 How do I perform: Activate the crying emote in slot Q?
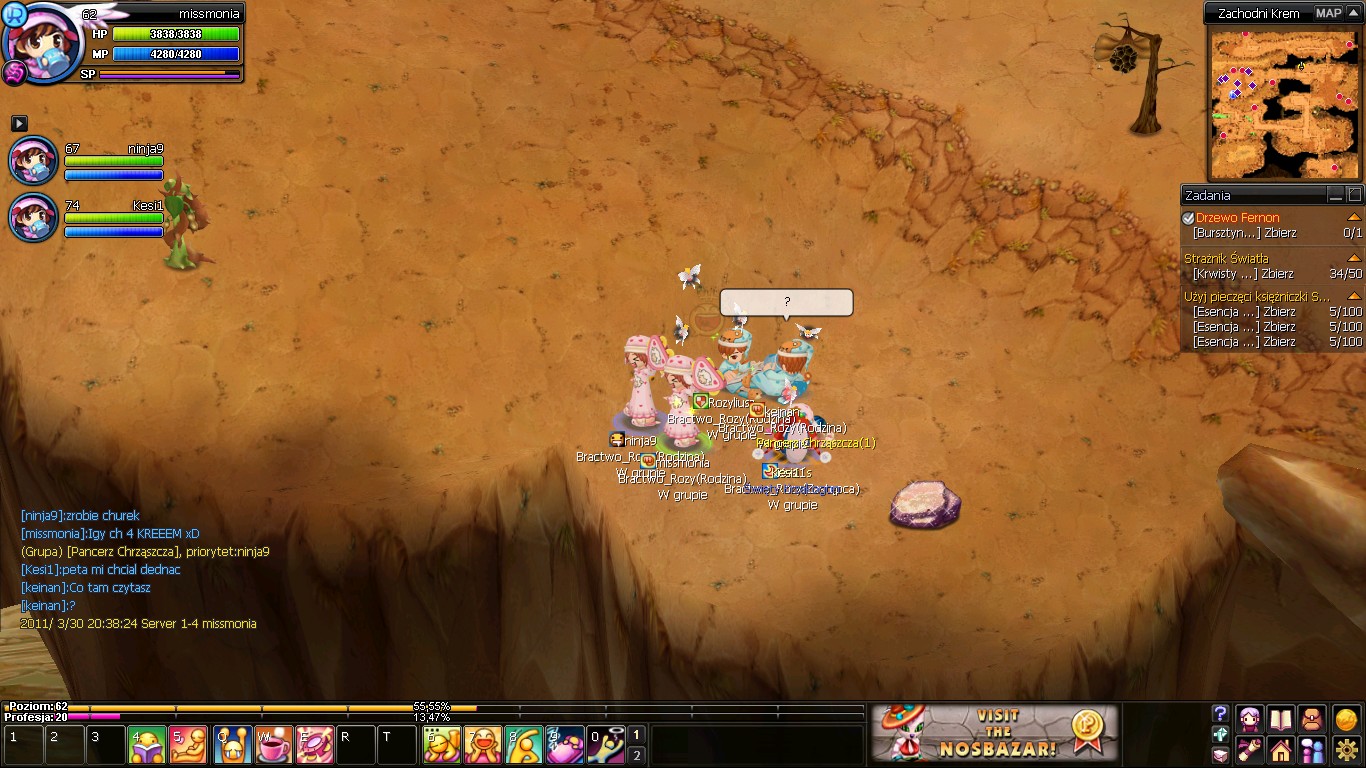pyautogui.click(x=232, y=745)
